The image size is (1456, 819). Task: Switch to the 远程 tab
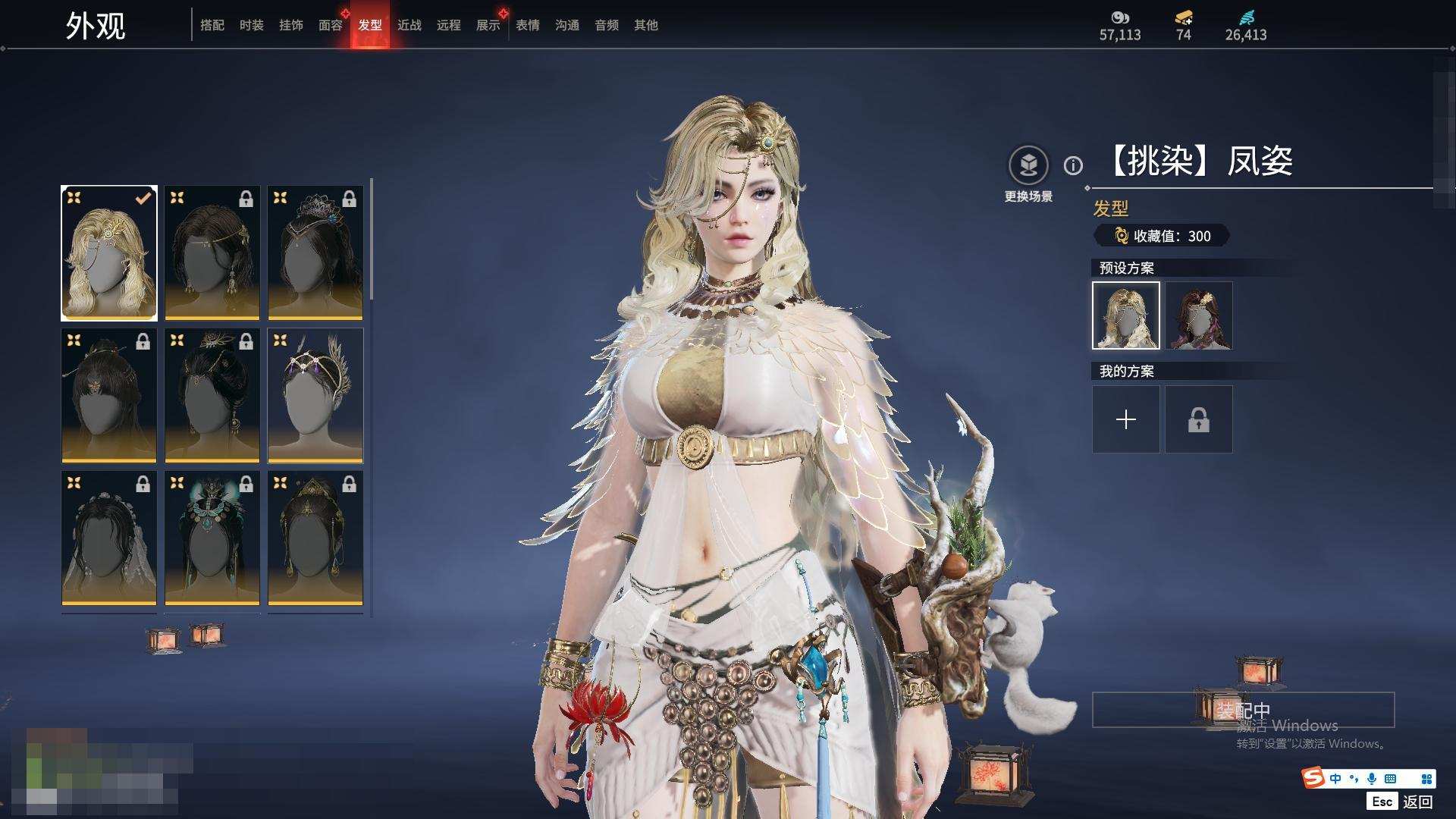[x=448, y=25]
